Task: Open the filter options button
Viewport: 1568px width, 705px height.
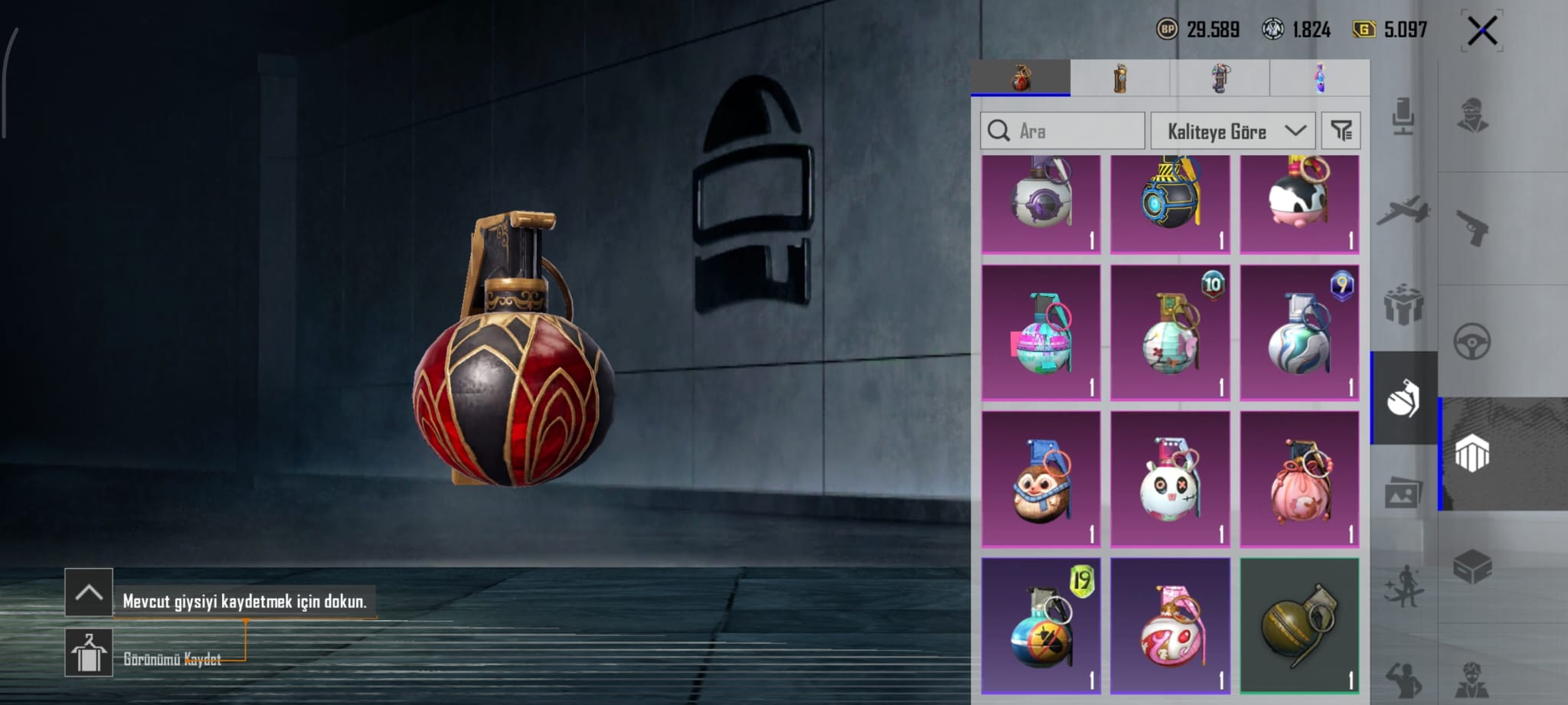Action: [1341, 131]
